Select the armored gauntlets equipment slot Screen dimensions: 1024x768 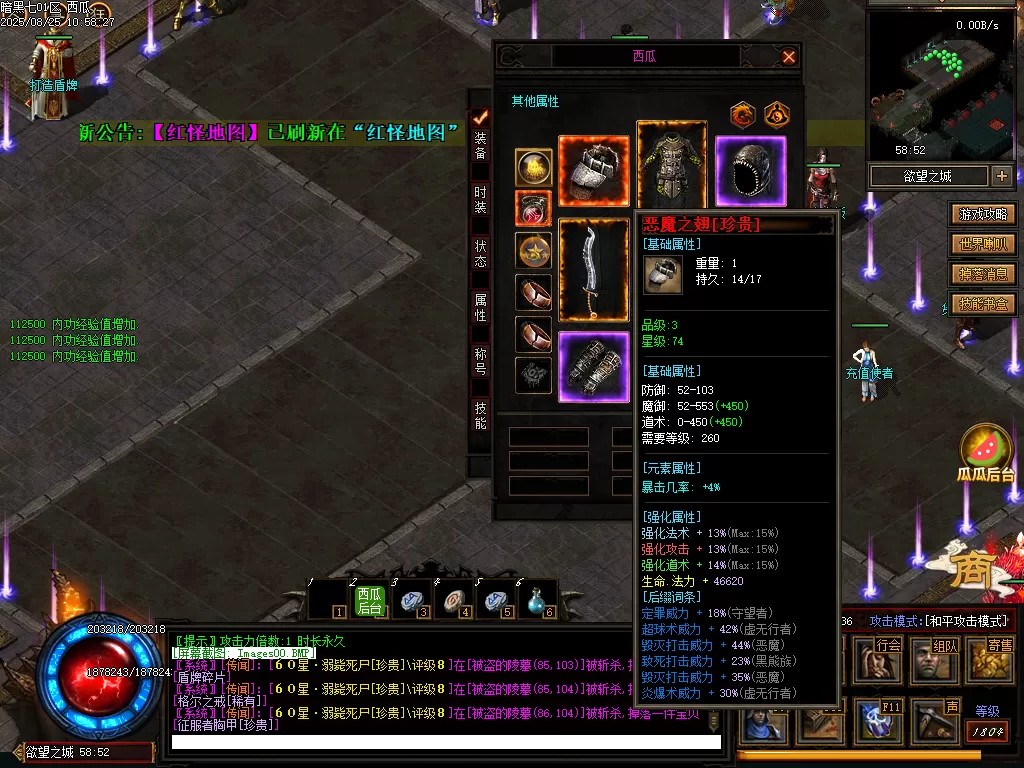594,366
